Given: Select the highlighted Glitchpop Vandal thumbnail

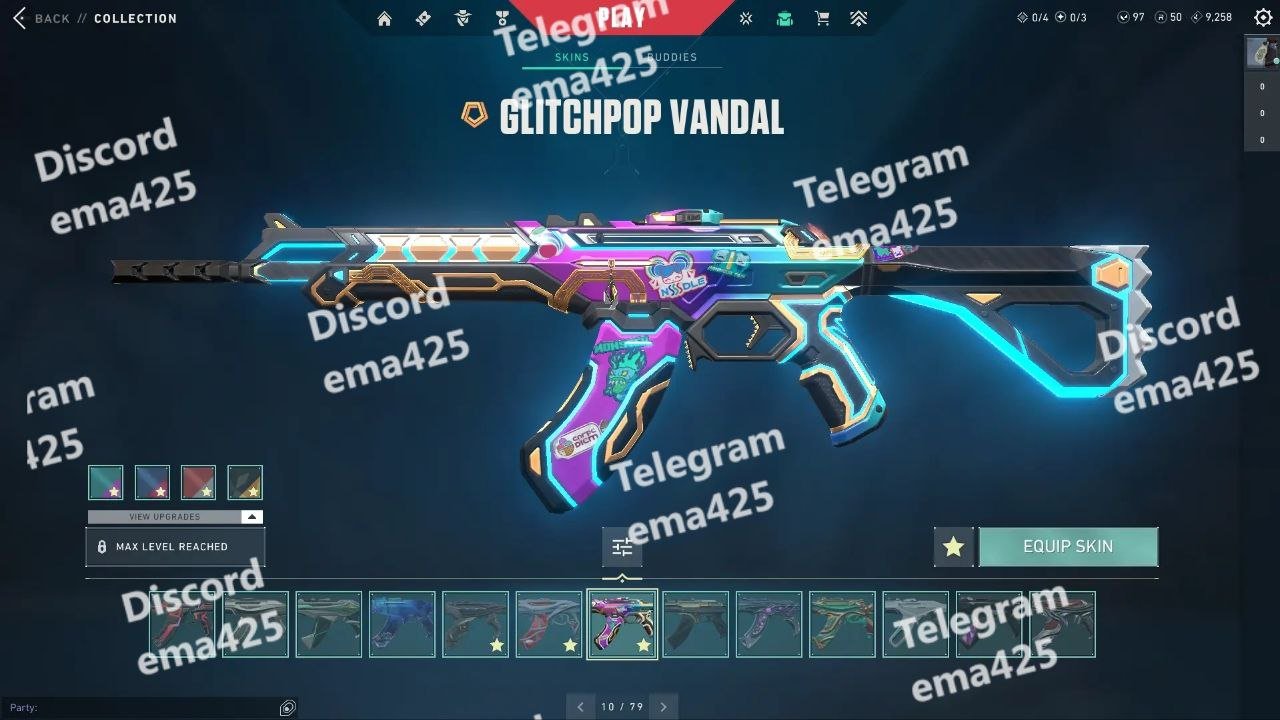Looking at the screenshot, I should tap(622, 624).
